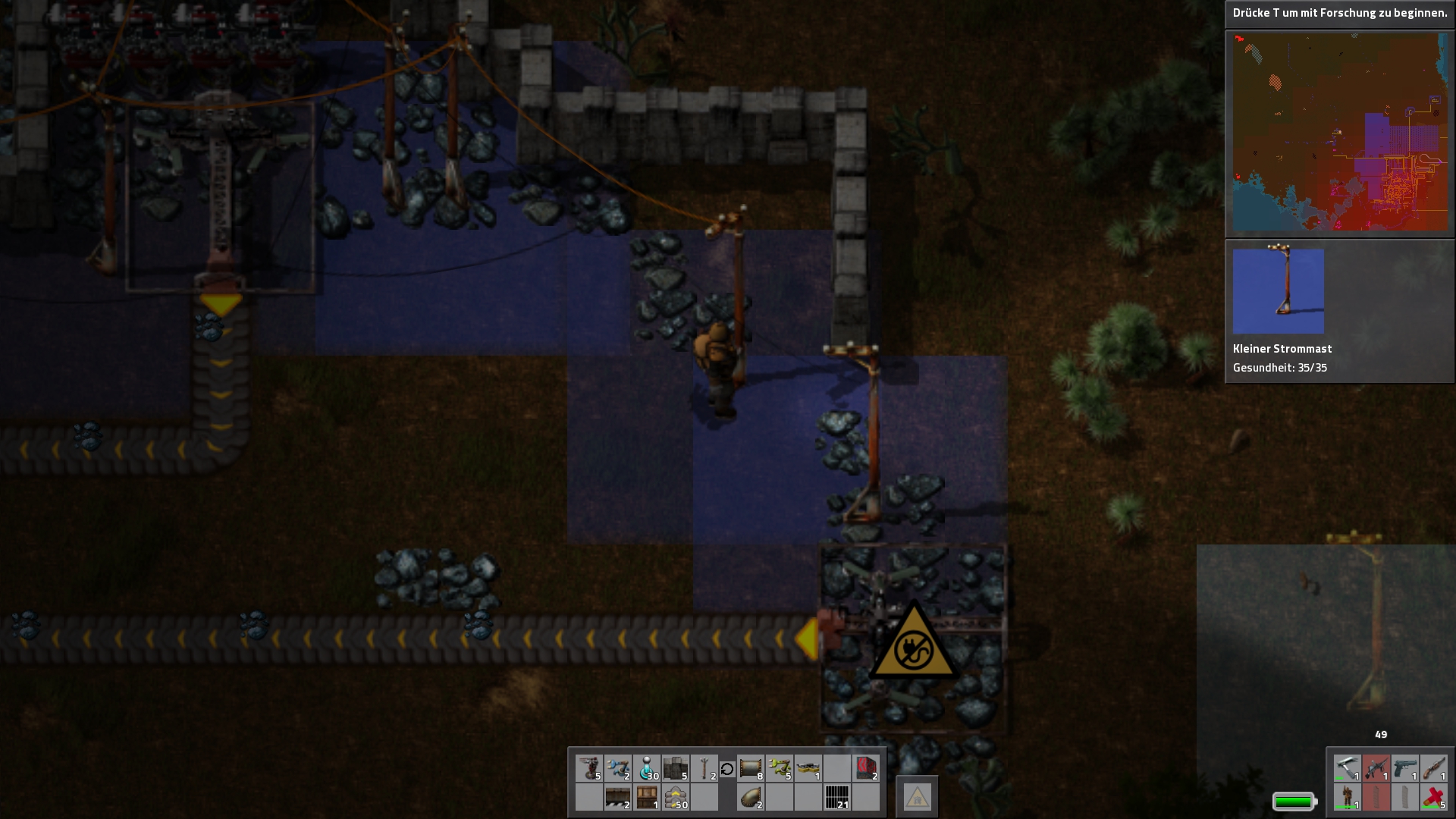Switch to the pistol weapon slot
Screen dimensions: 1456x819
click(1405, 768)
